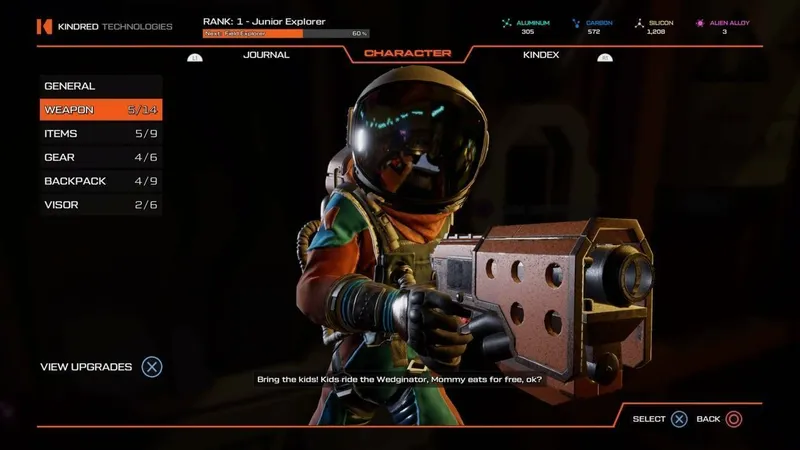Click View Upgrades

click(100, 367)
